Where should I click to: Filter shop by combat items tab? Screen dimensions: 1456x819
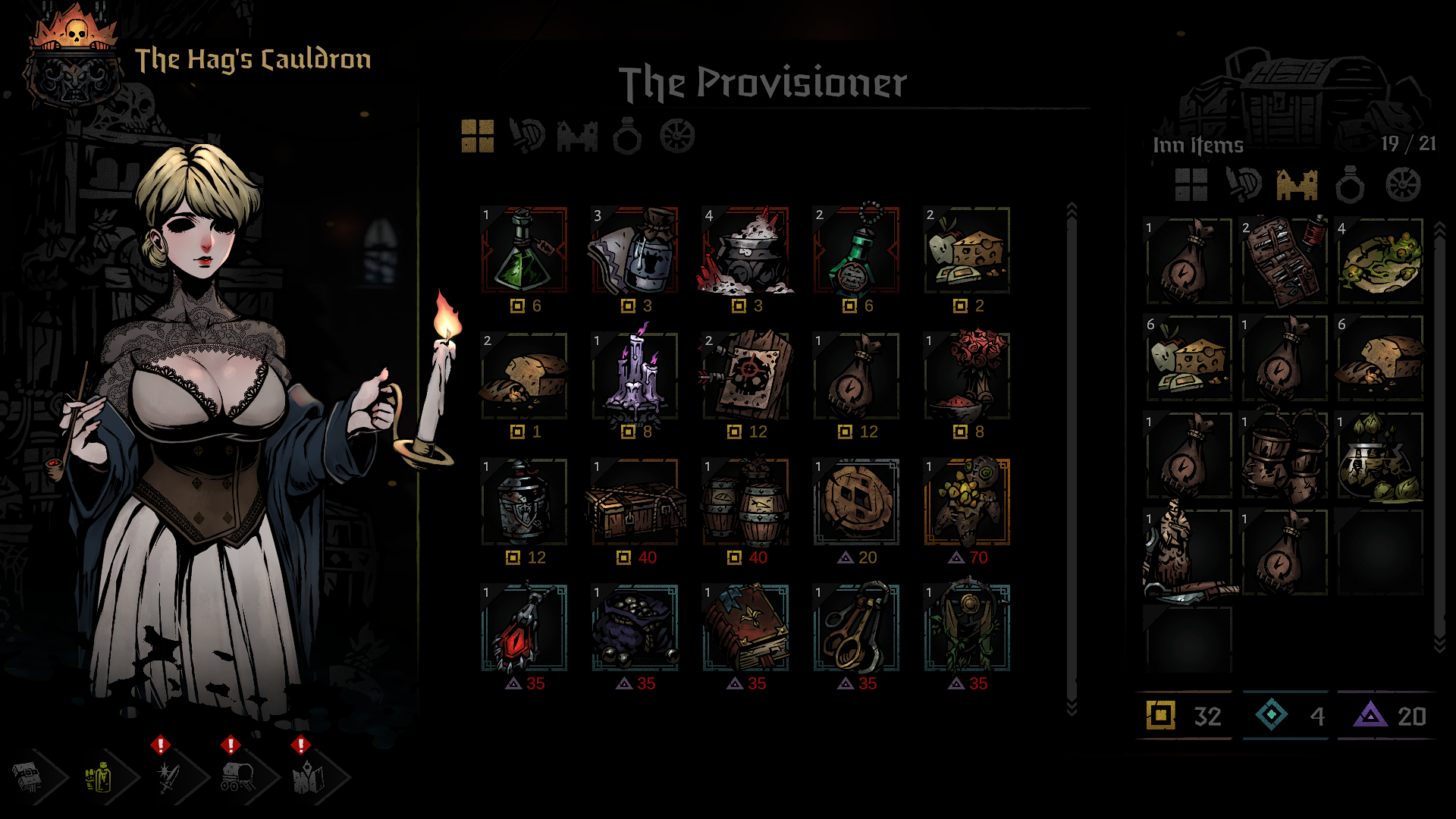coord(527,136)
